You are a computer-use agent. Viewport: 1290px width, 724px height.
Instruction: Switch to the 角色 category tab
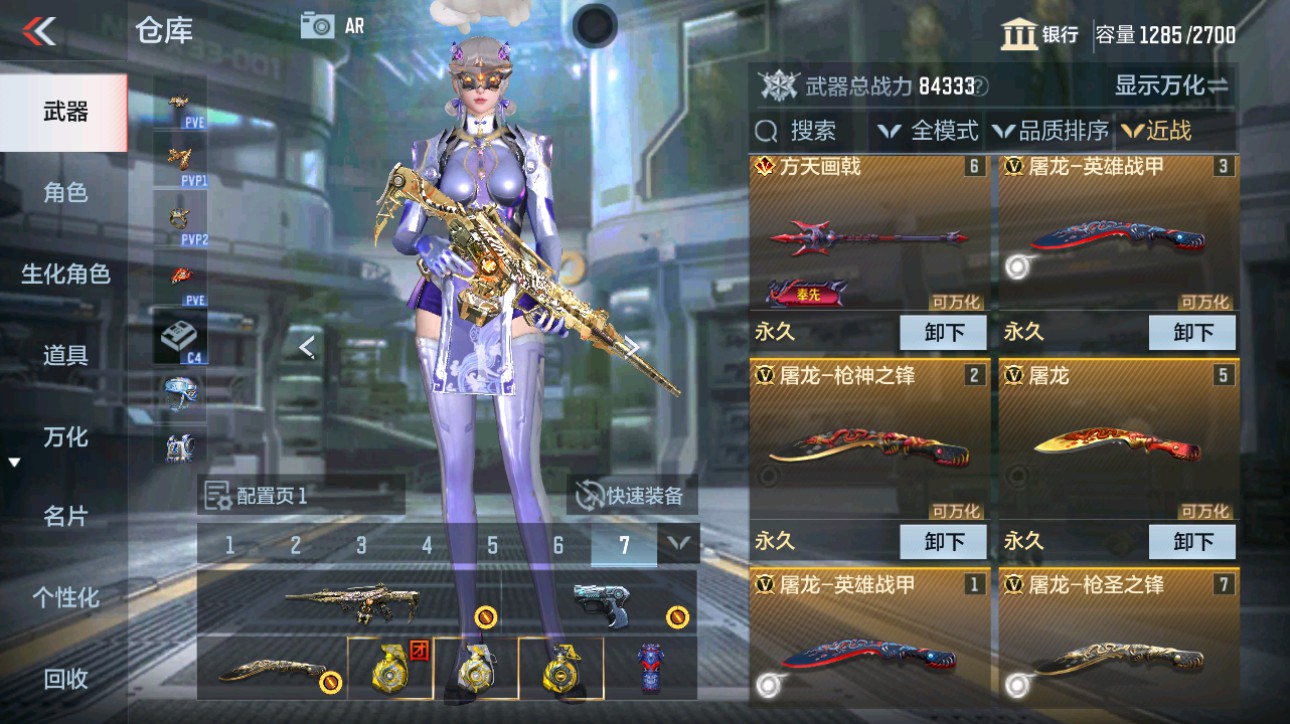click(x=62, y=193)
